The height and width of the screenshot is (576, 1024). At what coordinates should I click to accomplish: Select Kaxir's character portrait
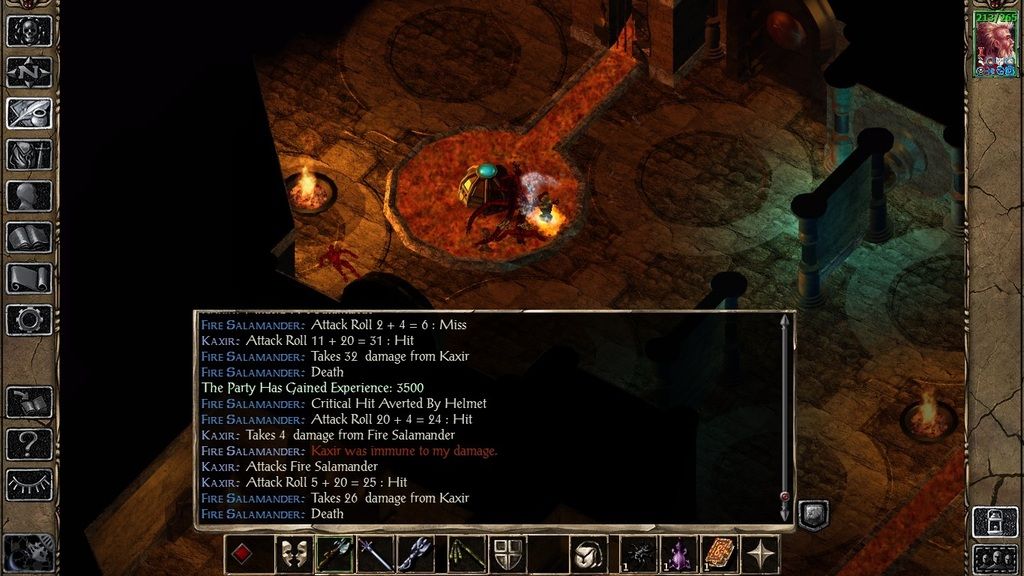pyautogui.click(x=995, y=47)
